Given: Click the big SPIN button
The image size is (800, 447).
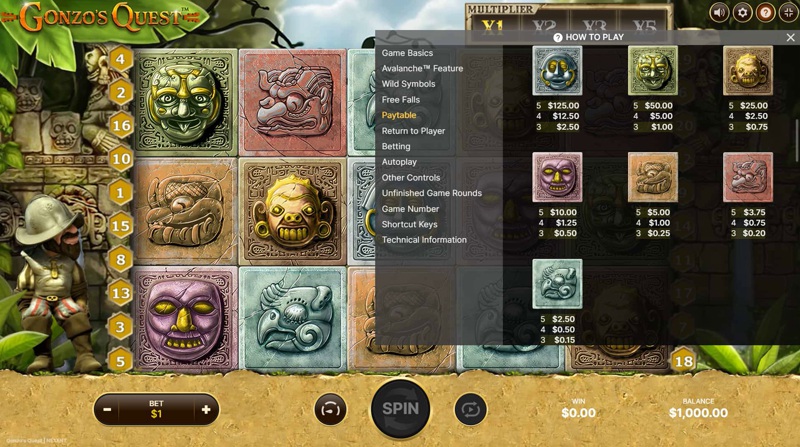Looking at the screenshot, I should pyautogui.click(x=400, y=408).
